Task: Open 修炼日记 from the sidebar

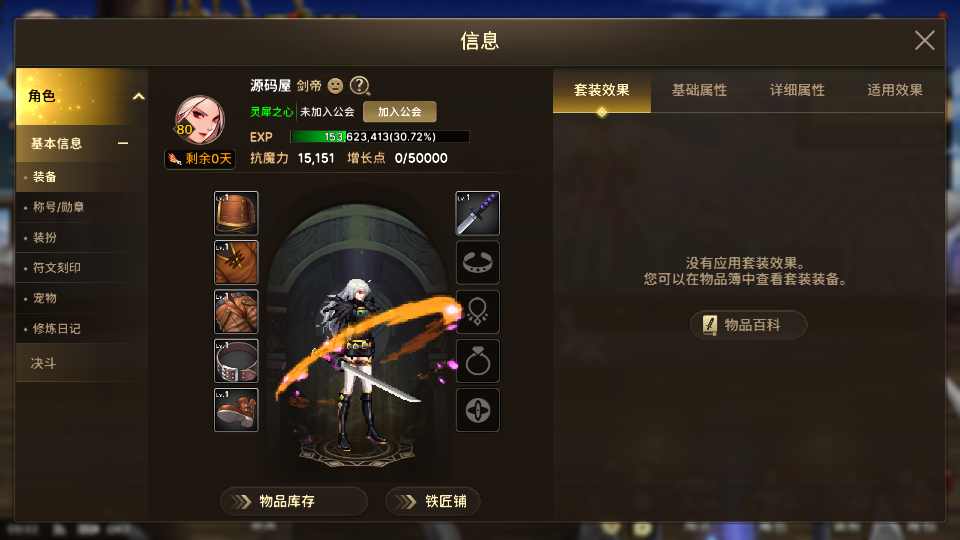Action: 57,328
